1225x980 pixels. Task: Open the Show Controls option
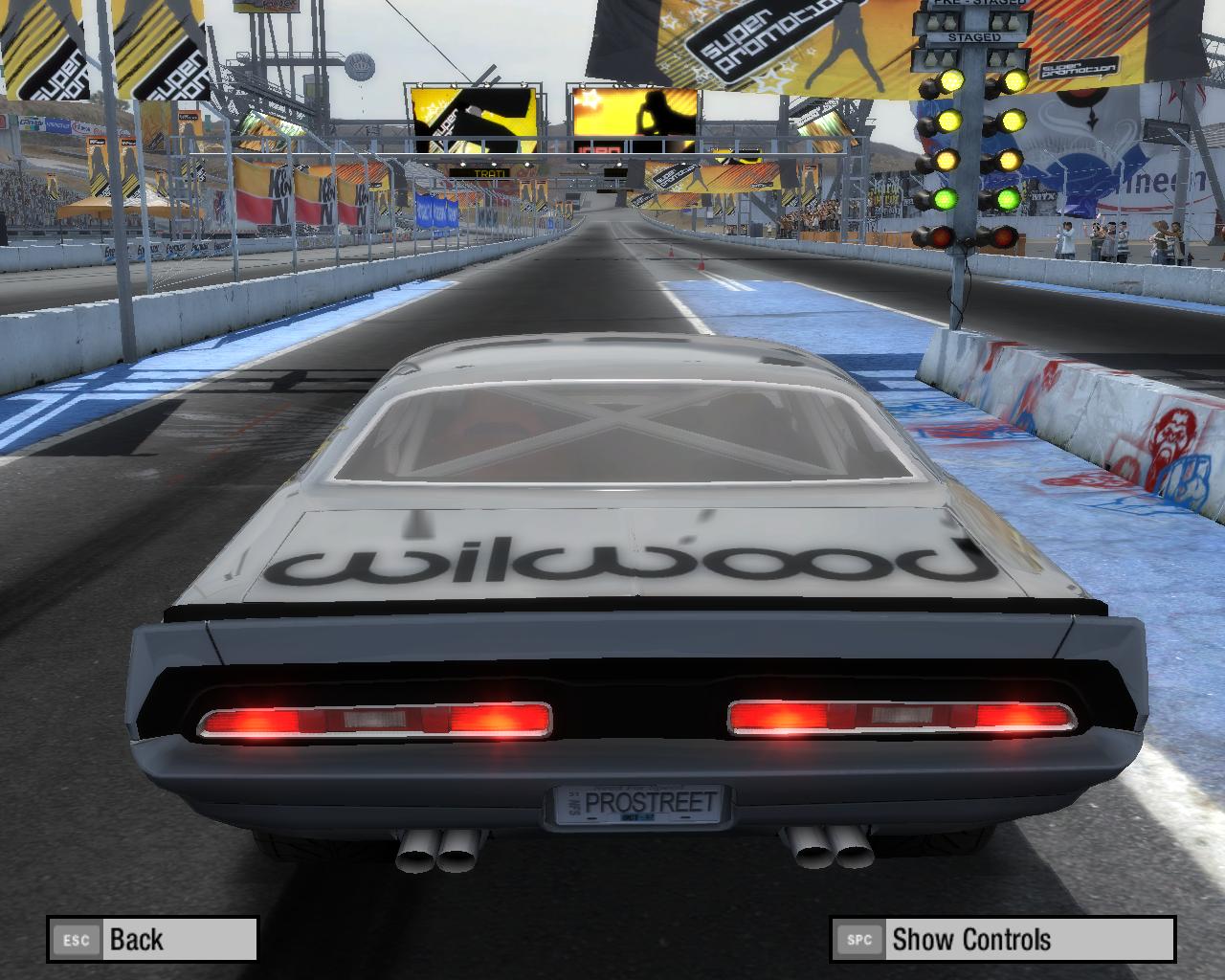pos(1002,939)
